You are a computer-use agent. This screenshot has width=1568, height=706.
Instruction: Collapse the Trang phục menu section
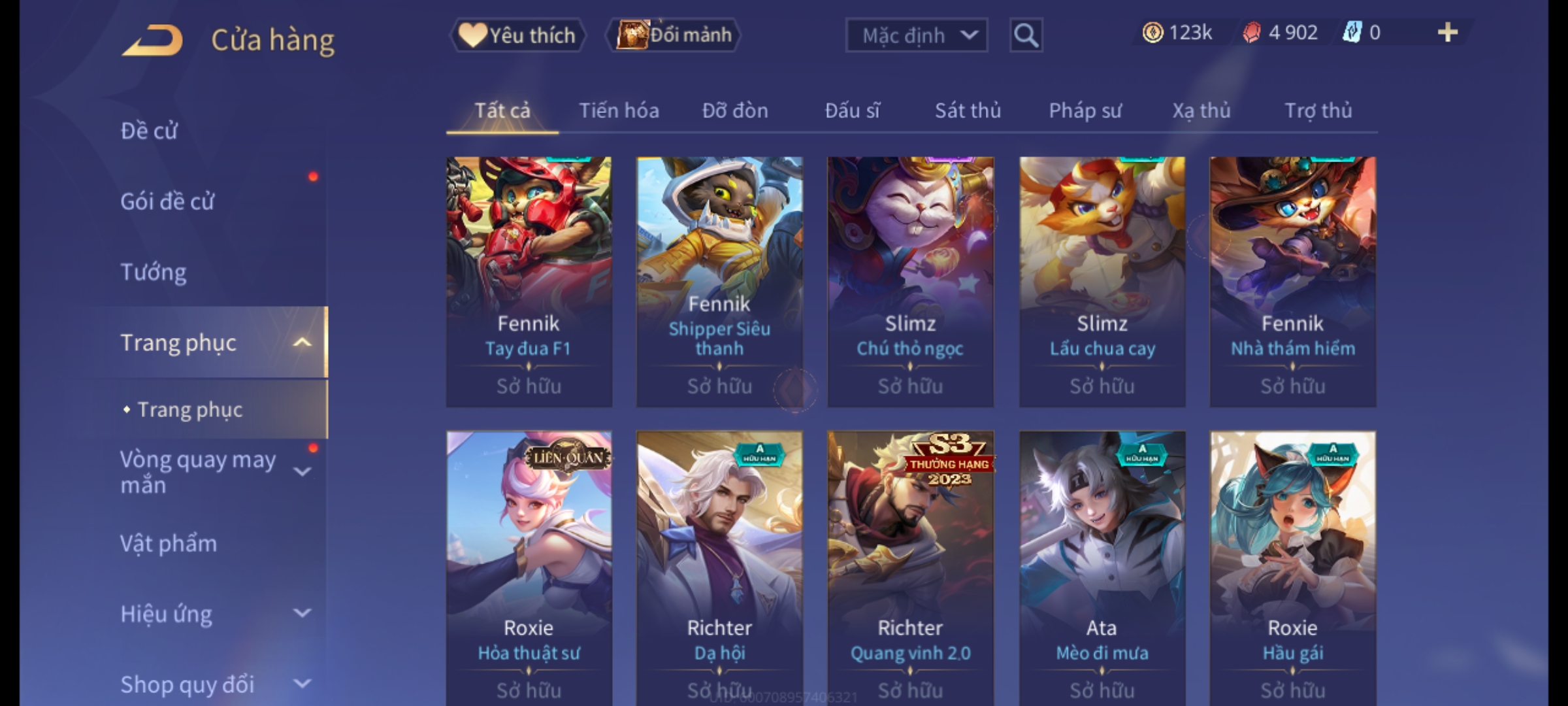point(302,343)
